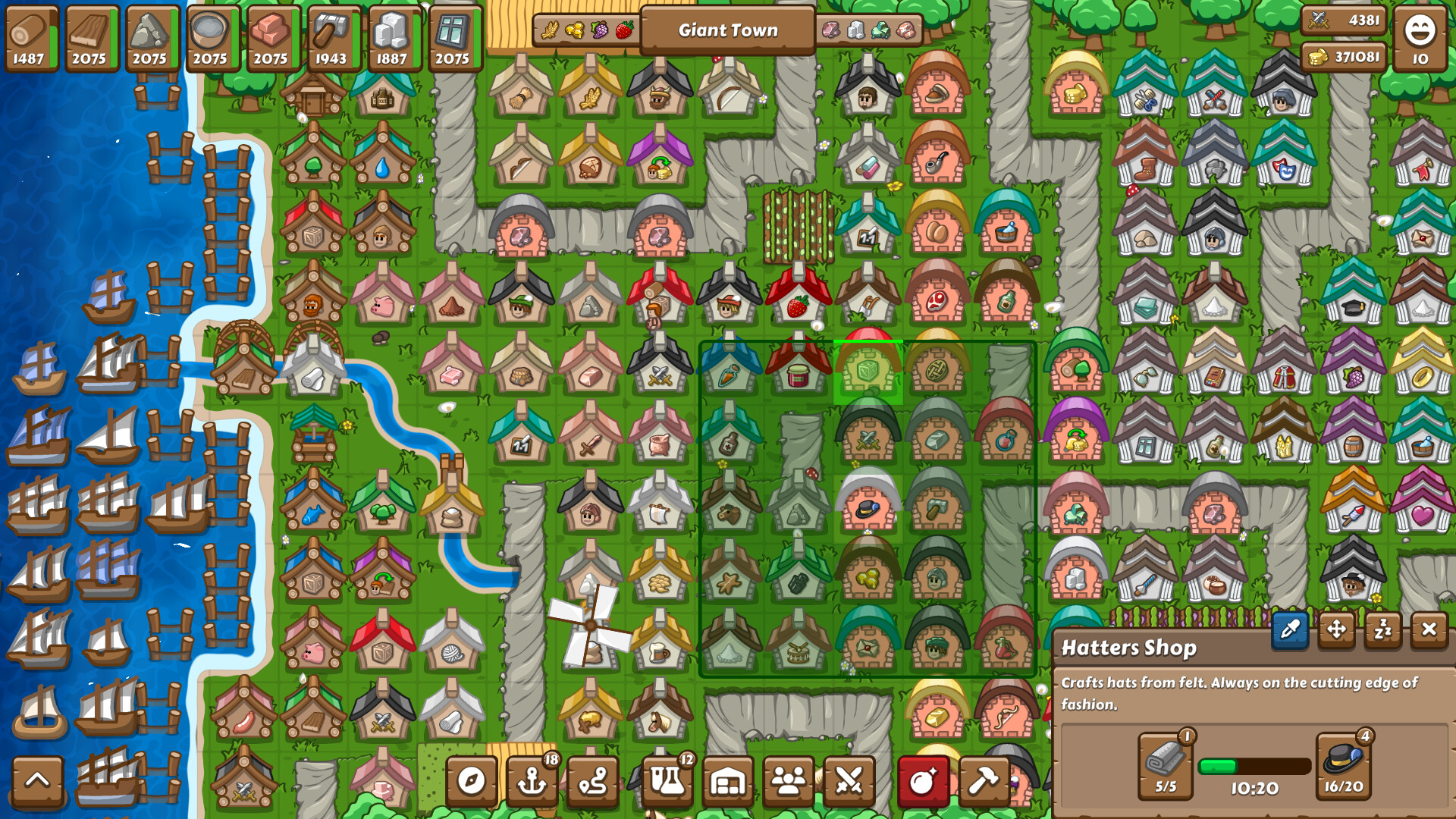
Task: Put the Hatters Shop to sleep
Action: 1383,631
